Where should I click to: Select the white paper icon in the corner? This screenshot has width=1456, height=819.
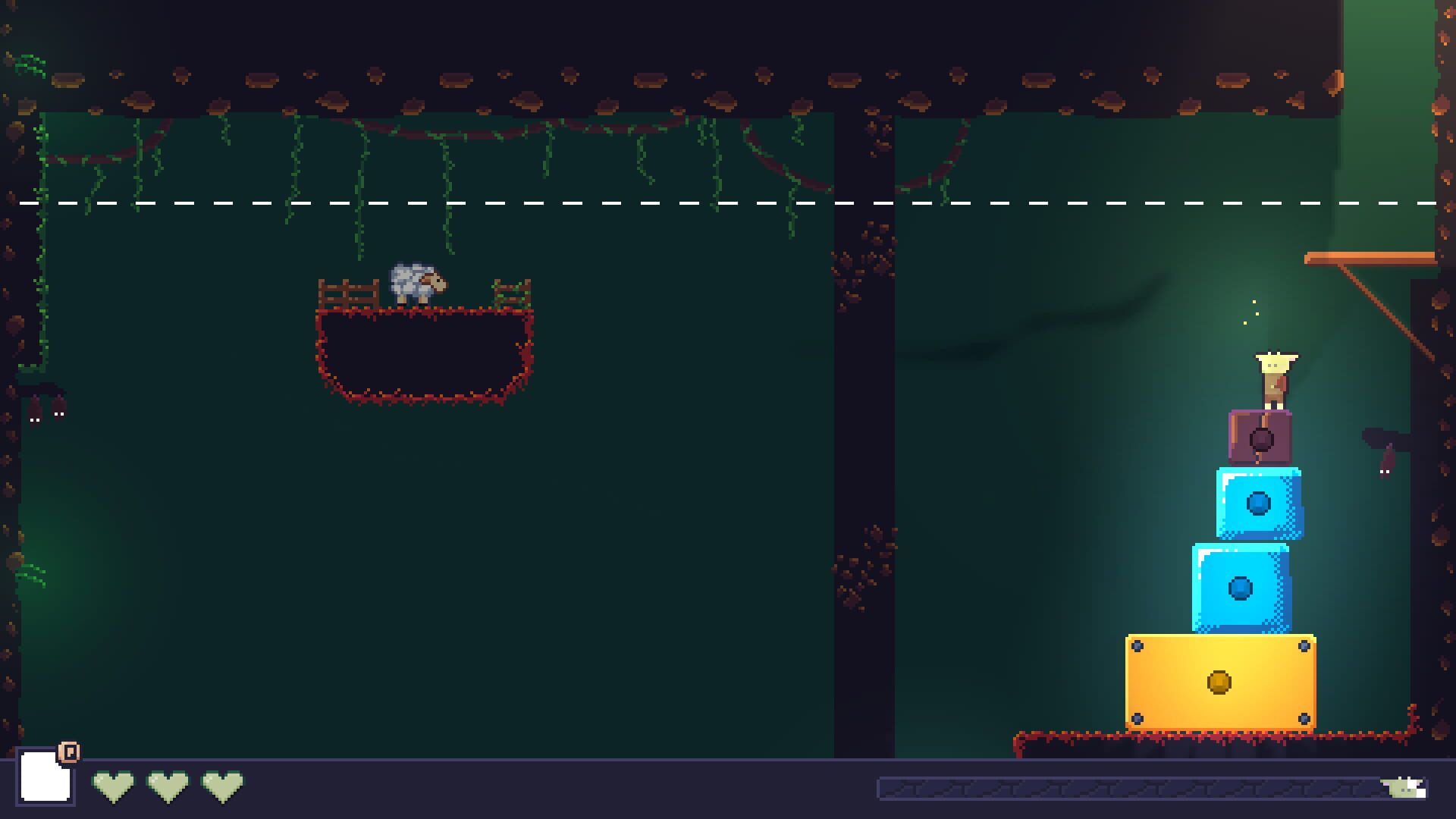(44, 779)
